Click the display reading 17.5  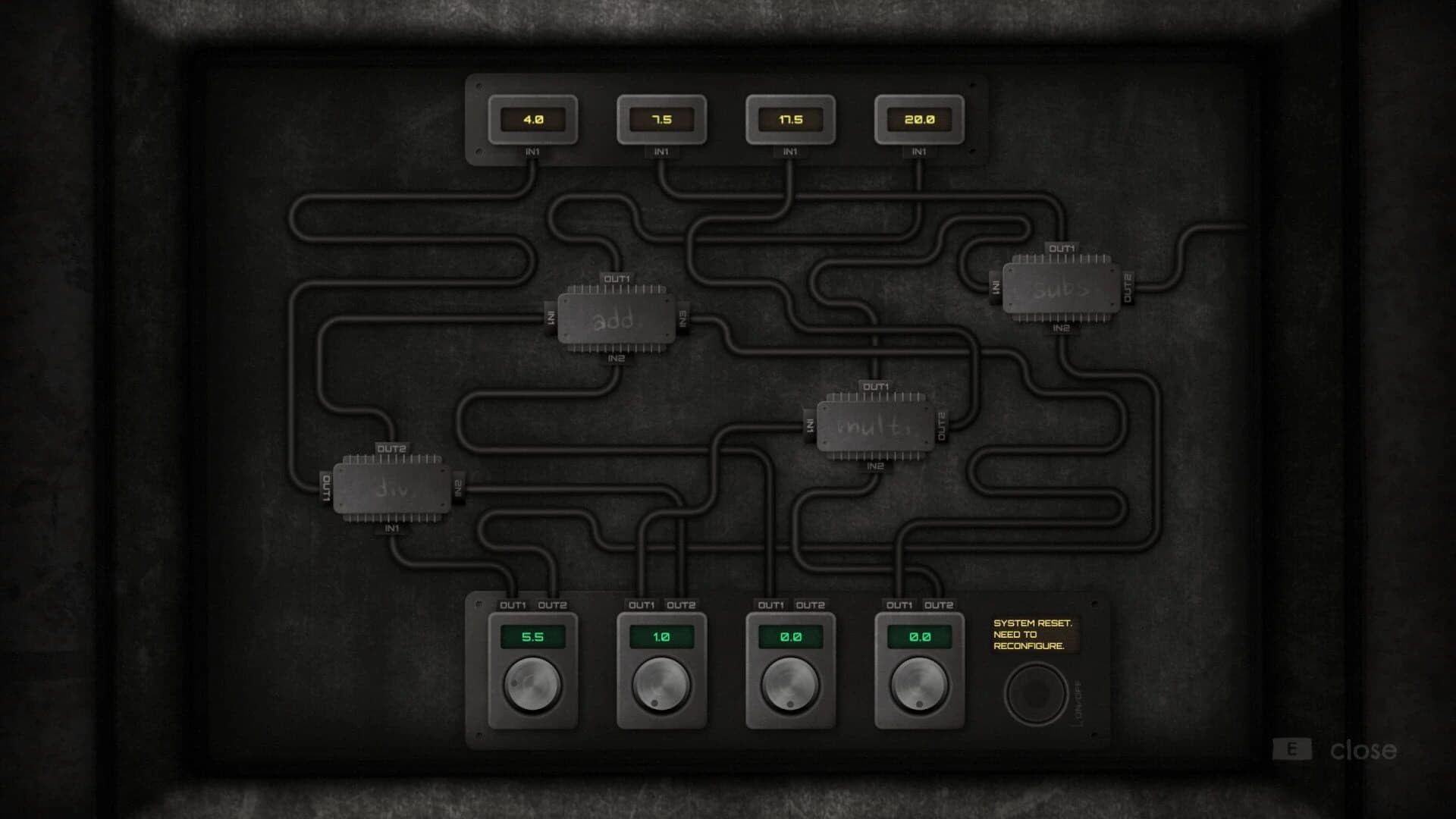[791, 120]
